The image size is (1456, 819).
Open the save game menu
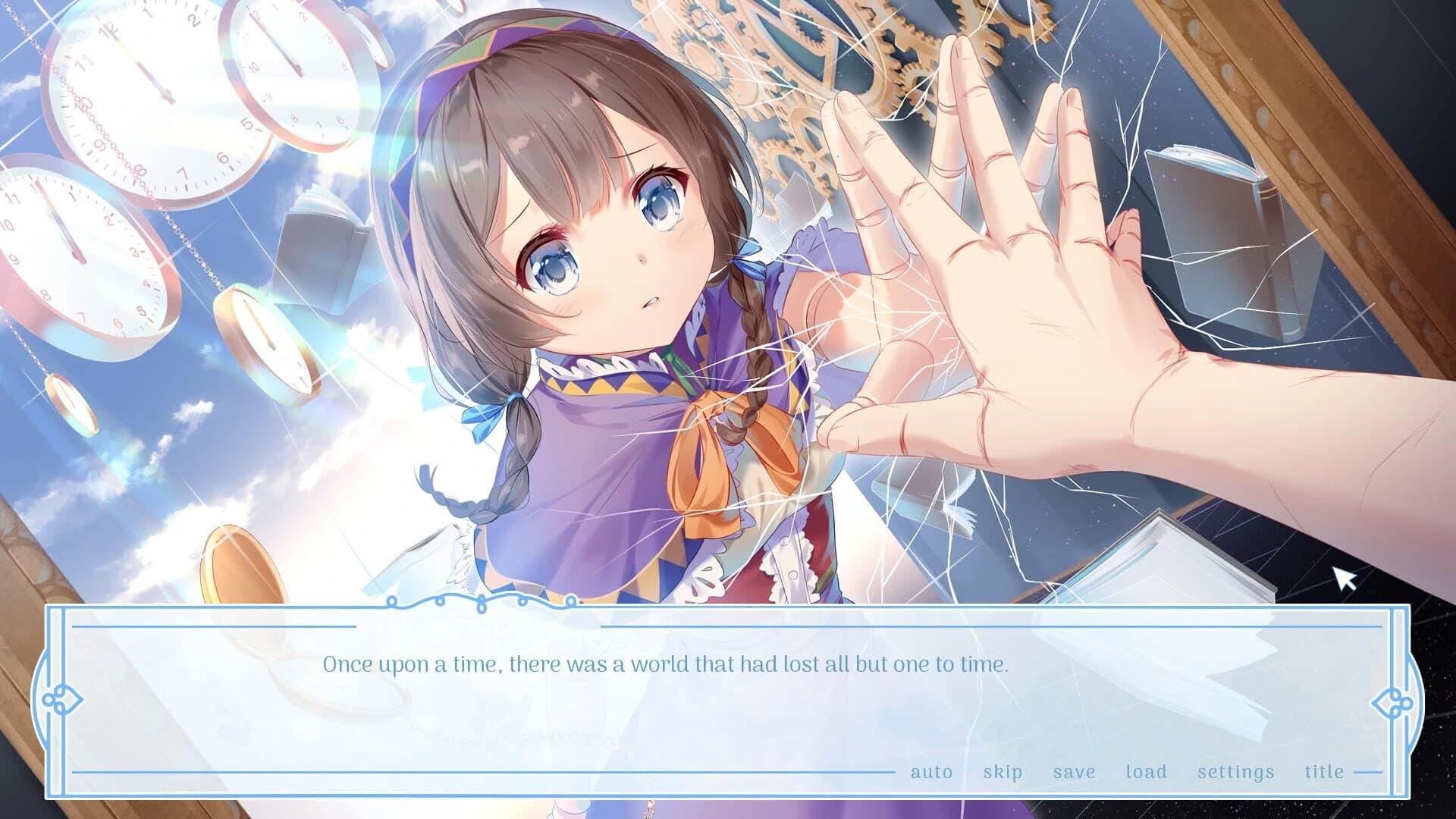pyautogui.click(x=1074, y=772)
